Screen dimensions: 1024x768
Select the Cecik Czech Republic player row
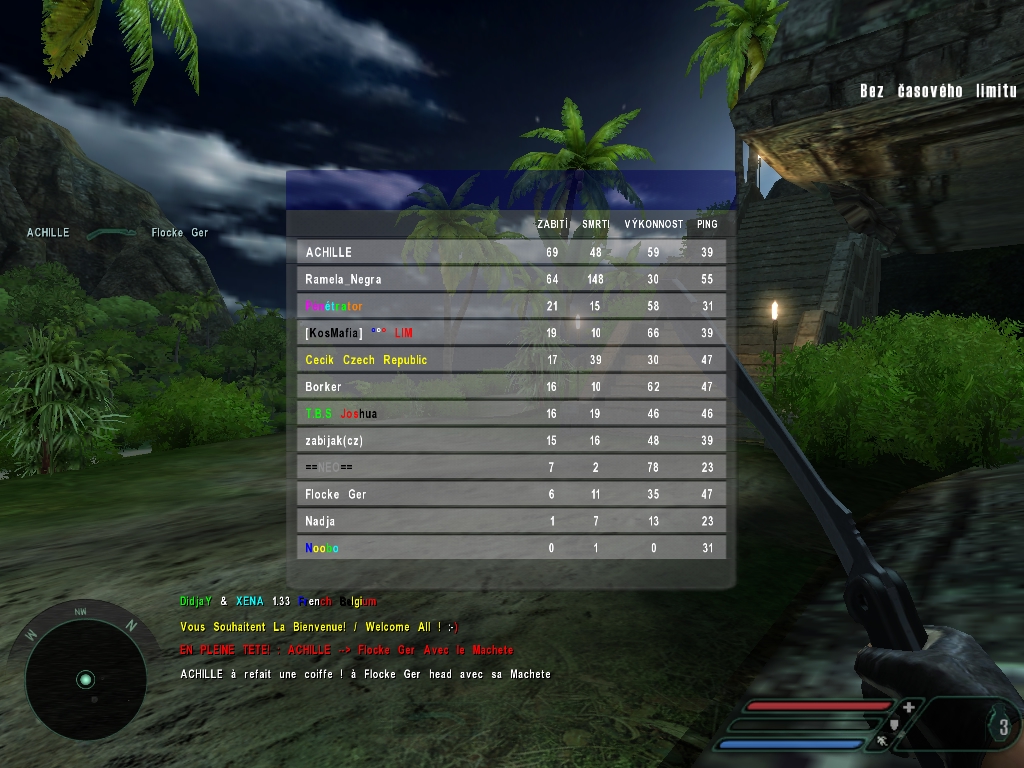tap(510, 360)
